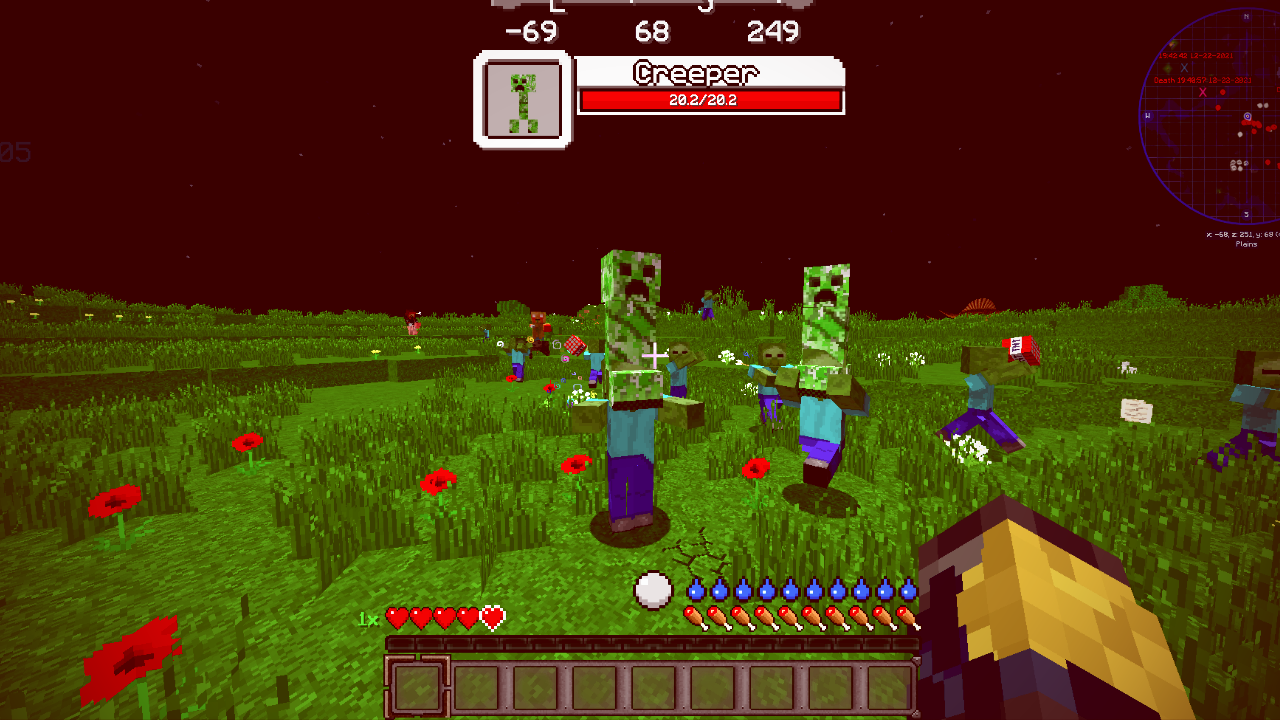Toggle the green 1x indicator beside hearts

[x=368, y=619]
